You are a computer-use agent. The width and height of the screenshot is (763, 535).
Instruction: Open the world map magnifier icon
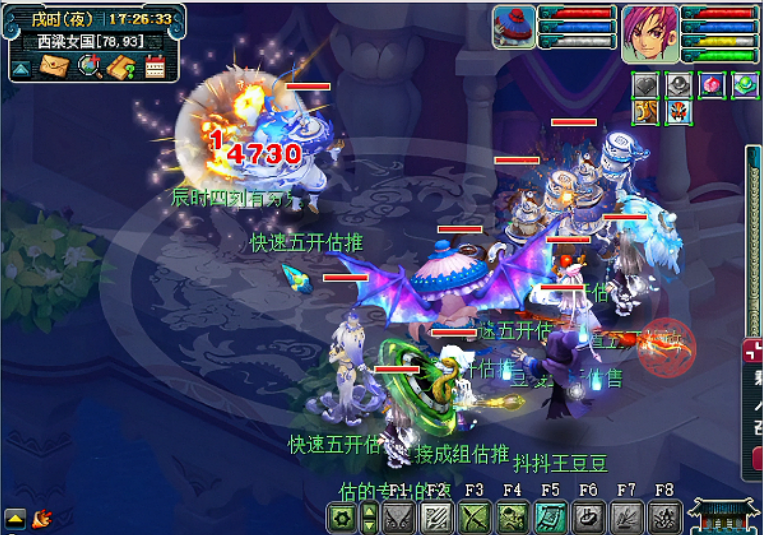[x=89, y=68]
